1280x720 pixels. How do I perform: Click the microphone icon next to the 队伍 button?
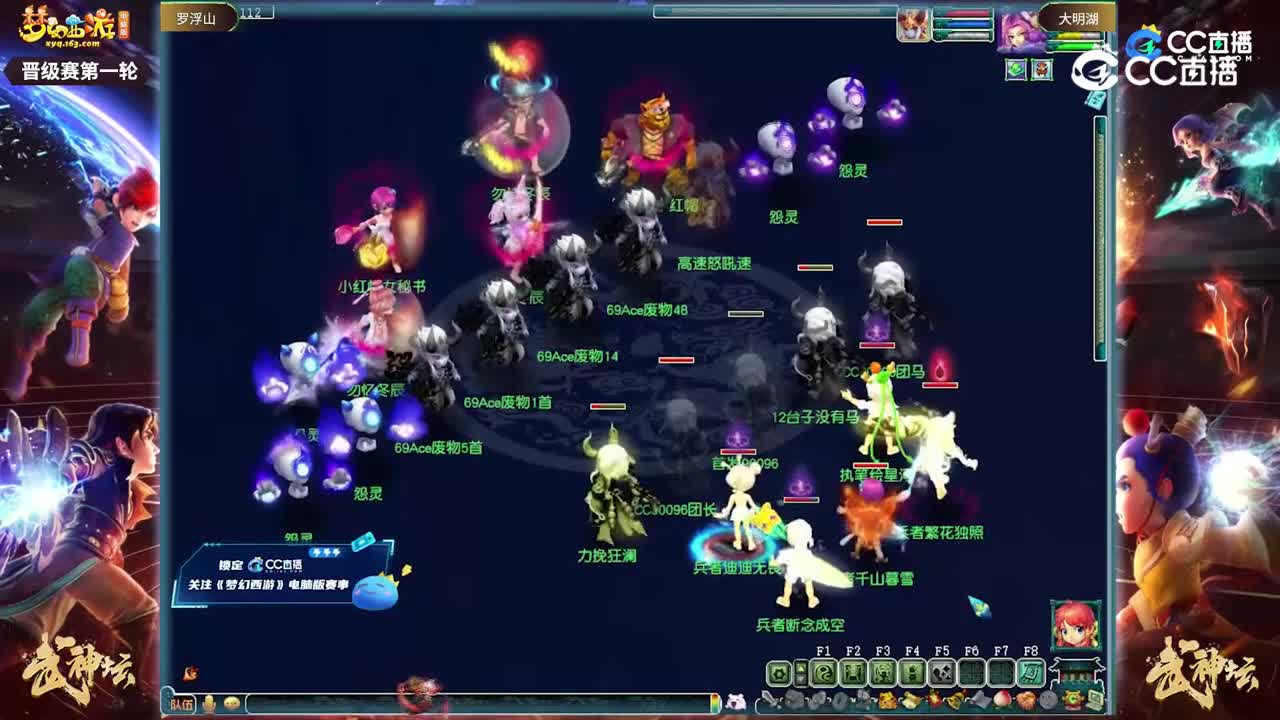coord(208,704)
